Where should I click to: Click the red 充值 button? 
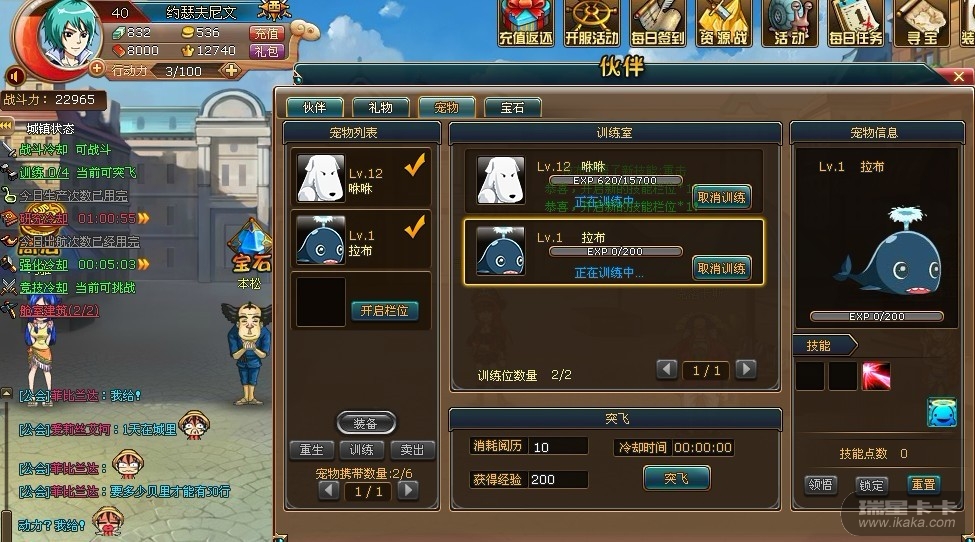coord(267,32)
